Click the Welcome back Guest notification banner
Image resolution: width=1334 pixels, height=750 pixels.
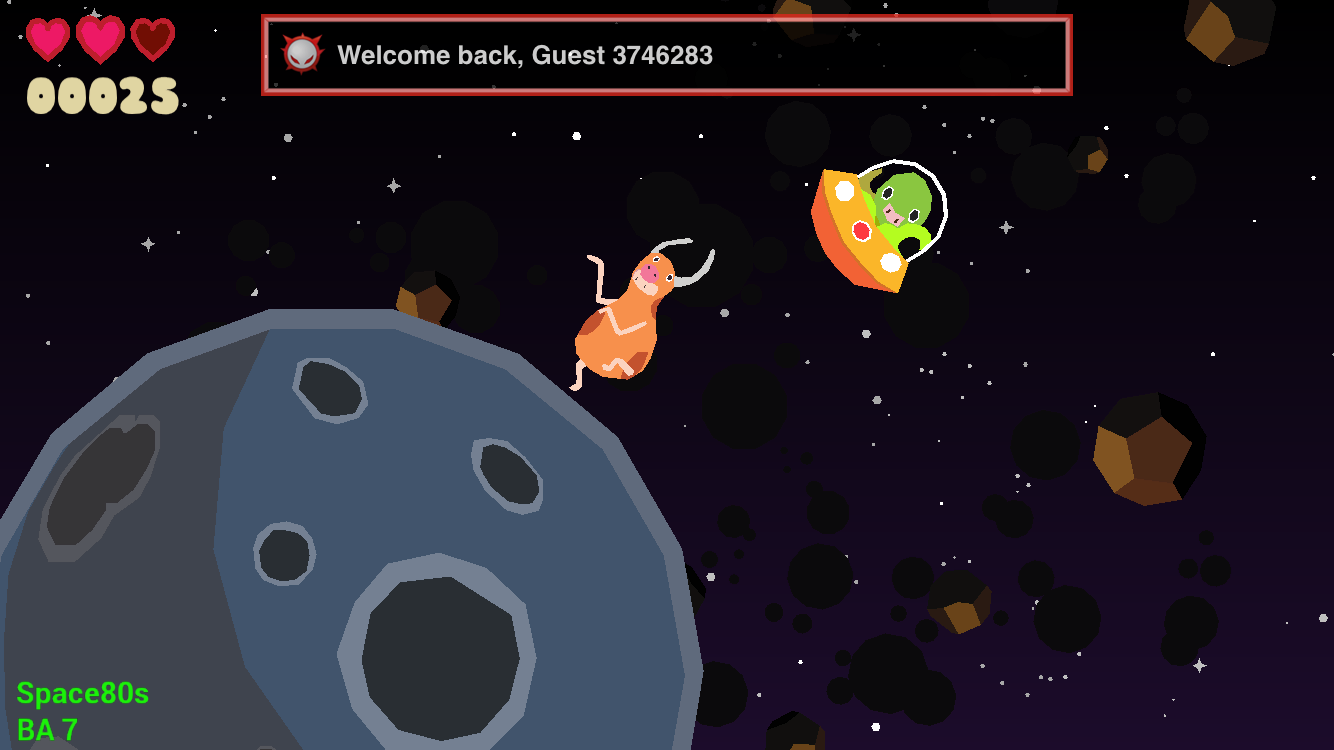coord(666,55)
